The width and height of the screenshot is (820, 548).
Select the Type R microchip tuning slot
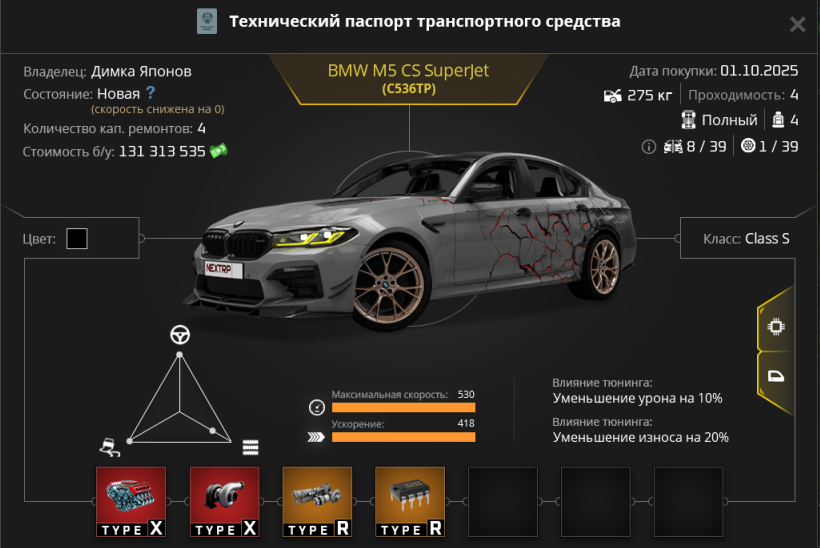pos(409,502)
